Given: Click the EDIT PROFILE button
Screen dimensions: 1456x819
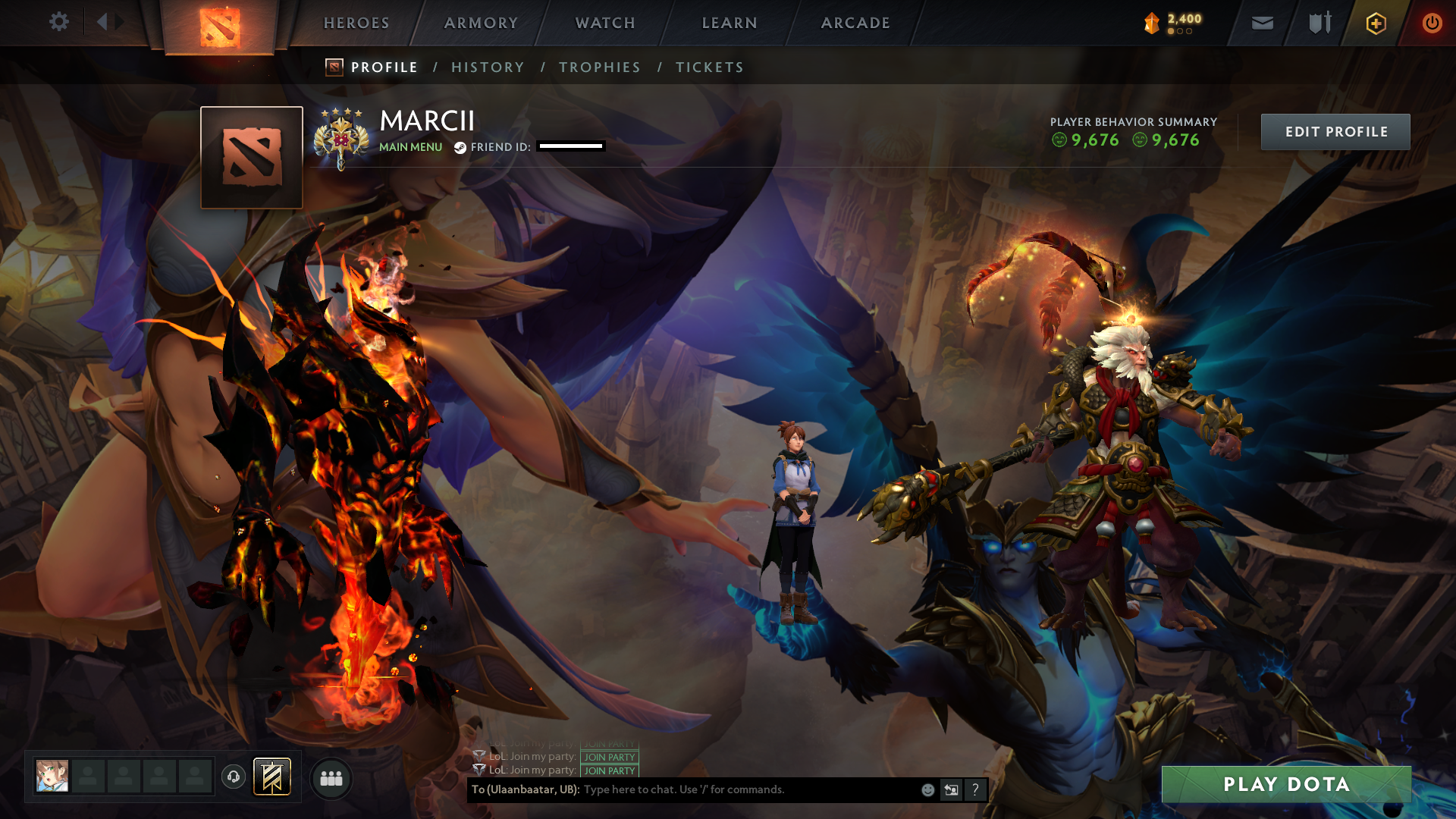Looking at the screenshot, I should 1335,131.
